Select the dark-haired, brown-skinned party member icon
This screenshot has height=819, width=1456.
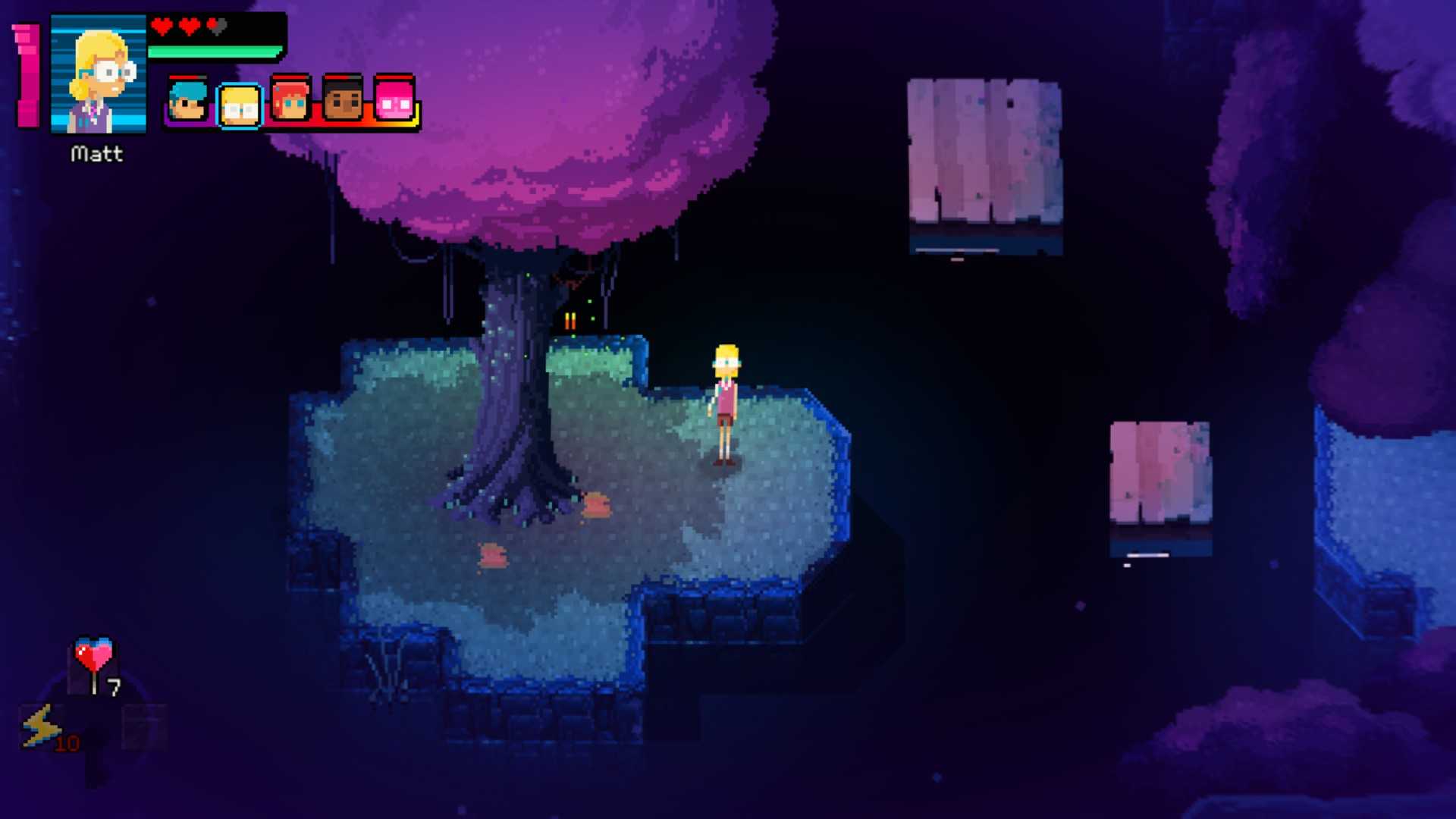tap(343, 99)
